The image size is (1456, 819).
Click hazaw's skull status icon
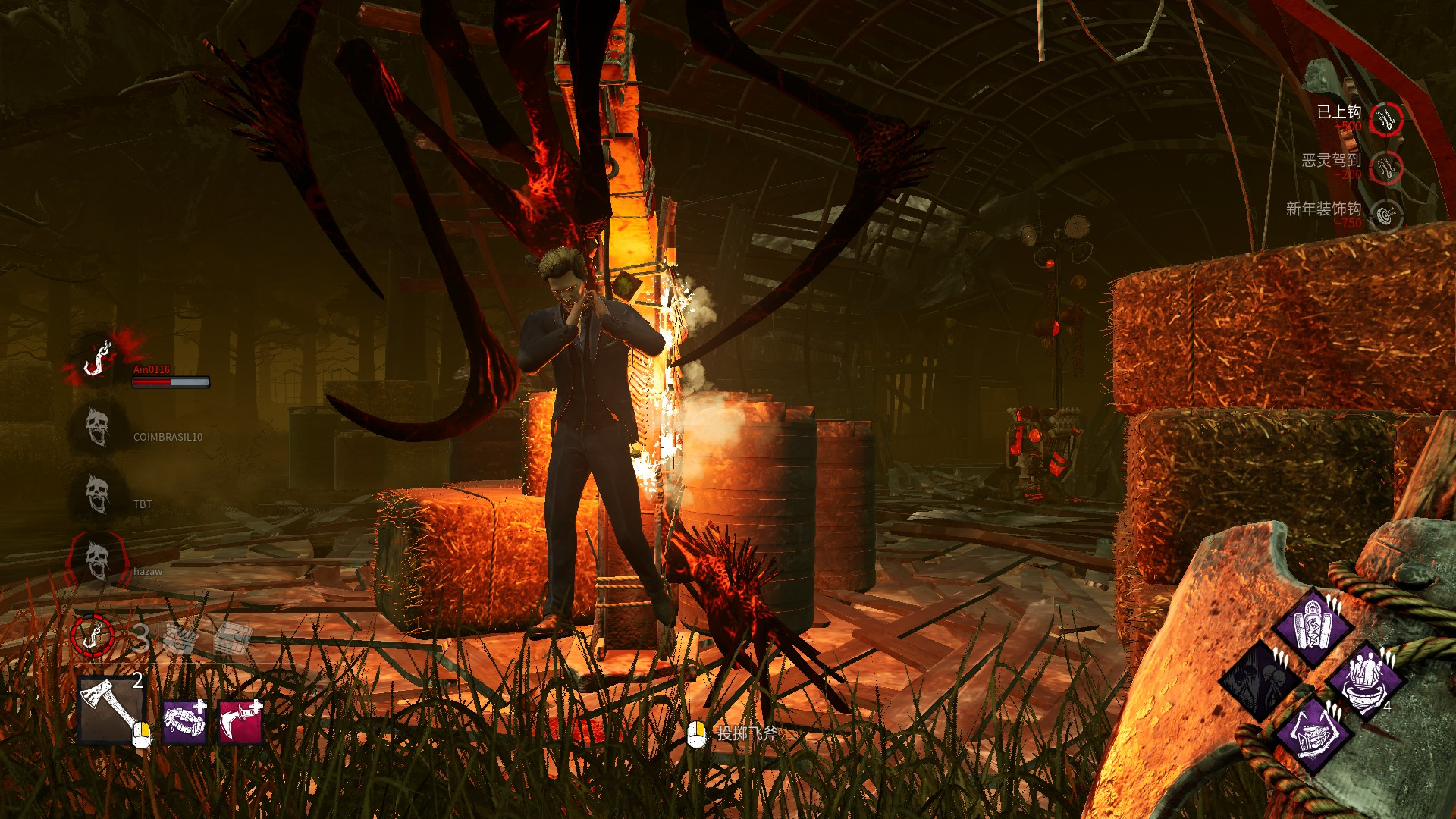(97, 560)
